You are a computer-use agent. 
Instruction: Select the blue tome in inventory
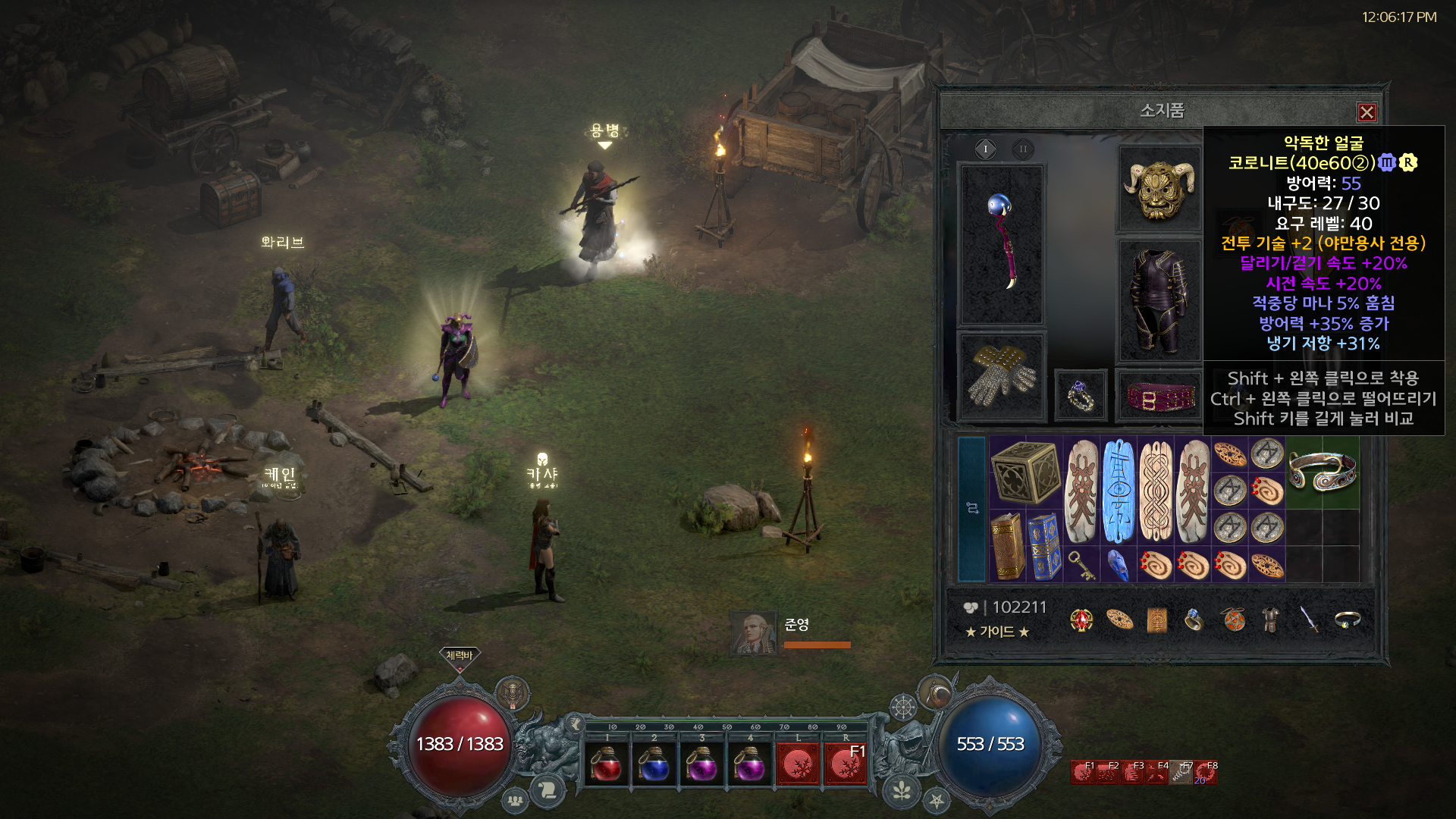click(x=1044, y=546)
